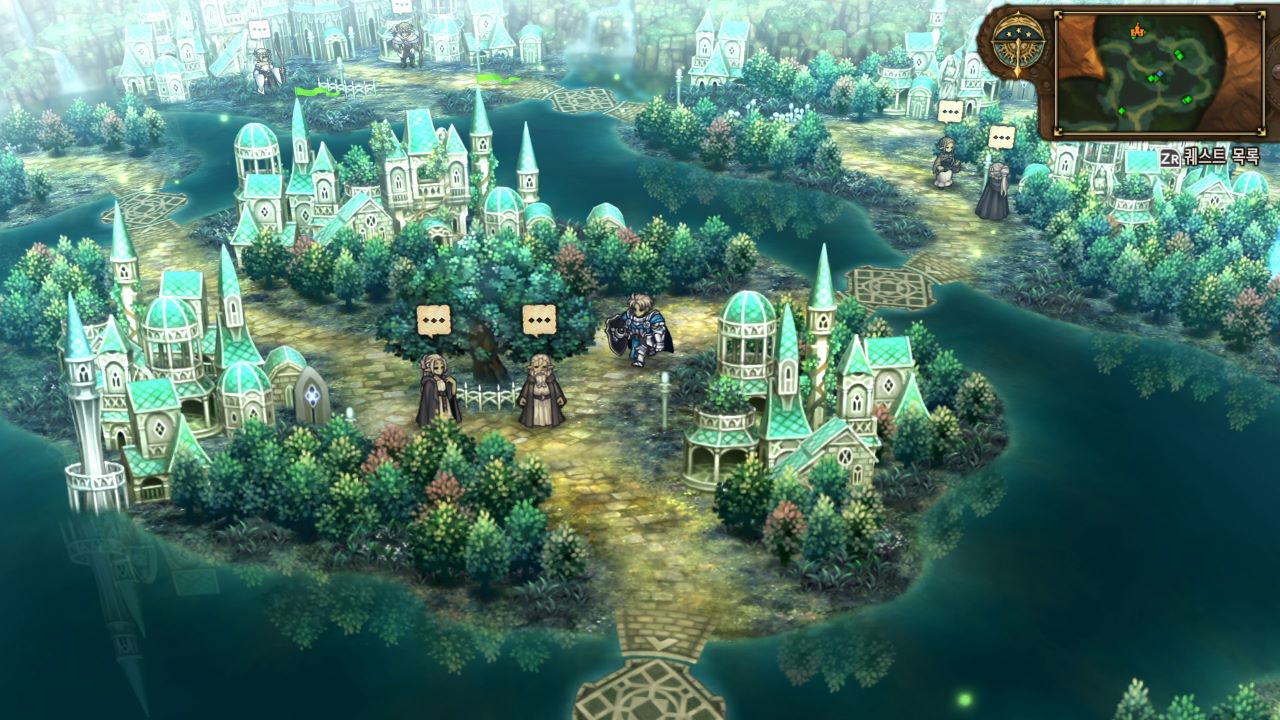This screenshot has height=720, width=1280.
Task: Select the orange castle marker on the minimap
Action: click(x=1138, y=31)
